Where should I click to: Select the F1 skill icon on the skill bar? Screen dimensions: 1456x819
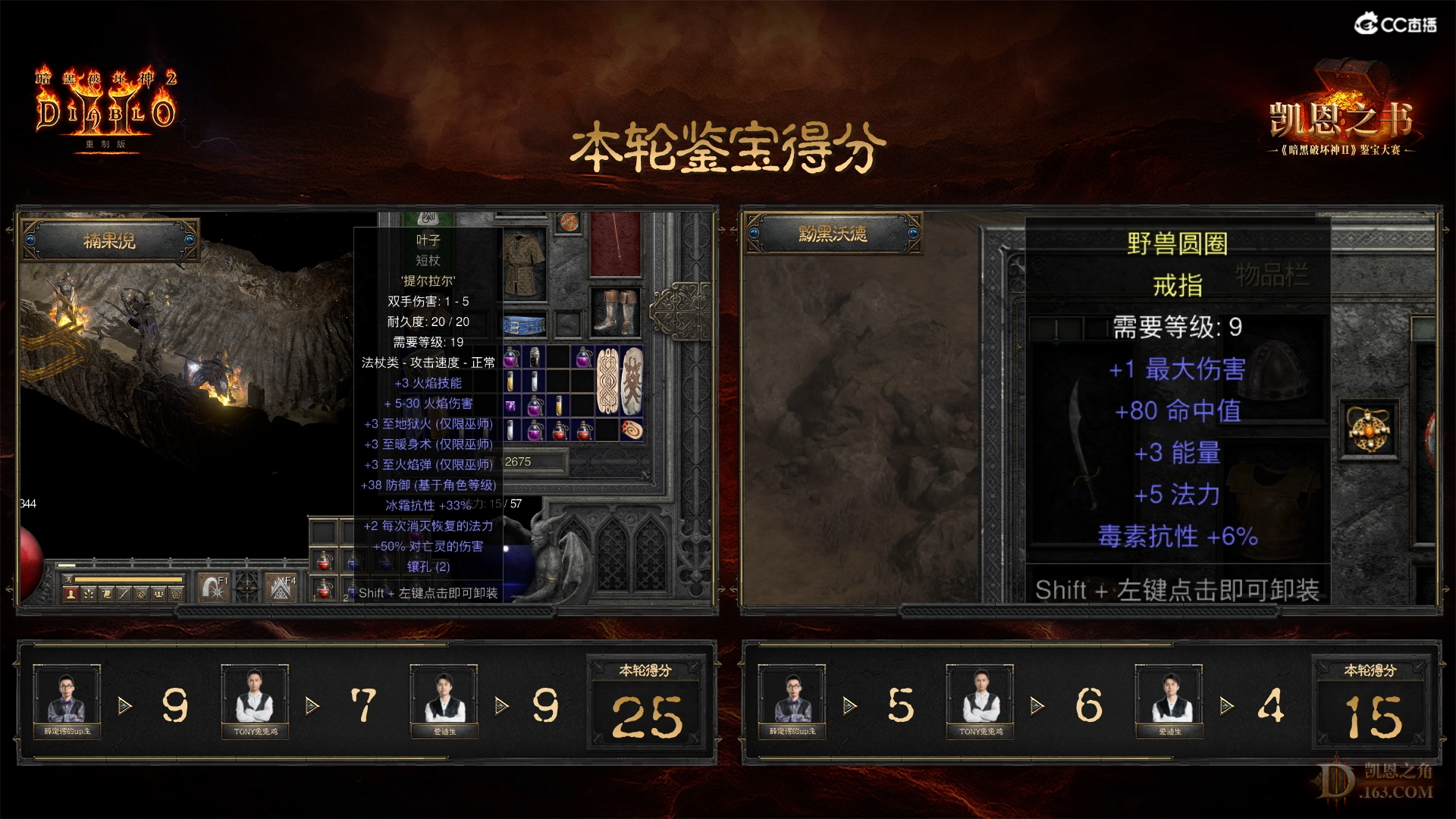pos(215,586)
